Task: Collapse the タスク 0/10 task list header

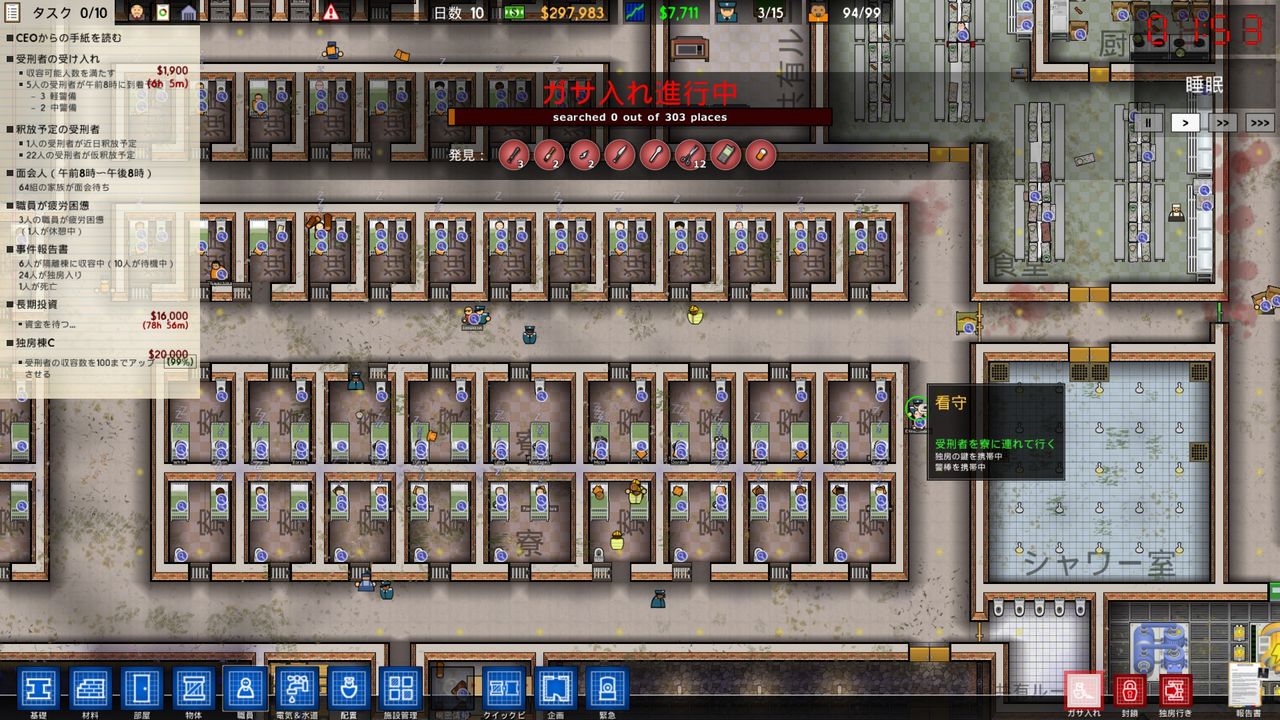Action: coord(60,14)
